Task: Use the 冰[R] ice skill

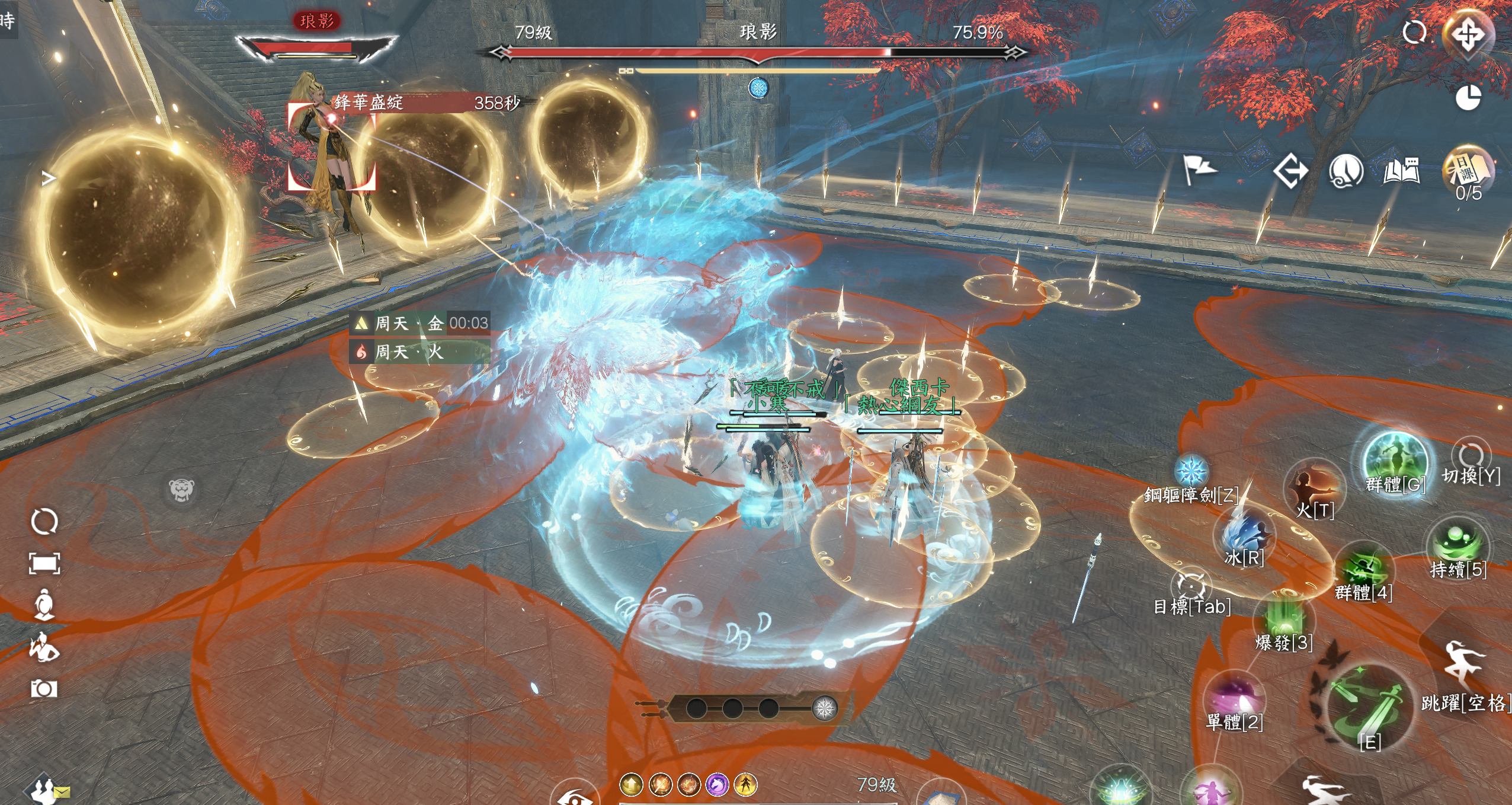Action: [1245, 534]
